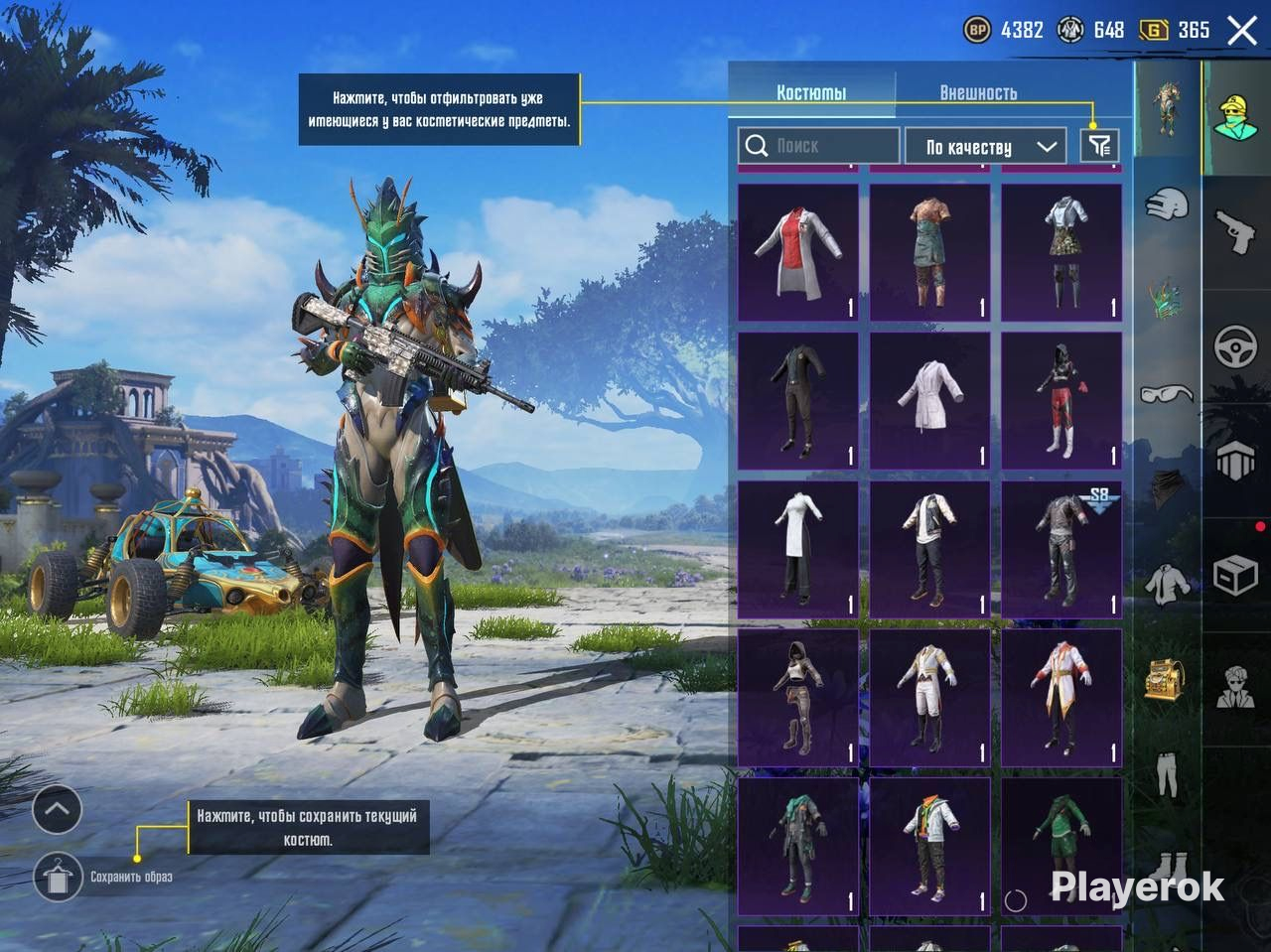1271x952 pixels.
Task: Open the shirt clothing category
Action: click(x=1167, y=584)
